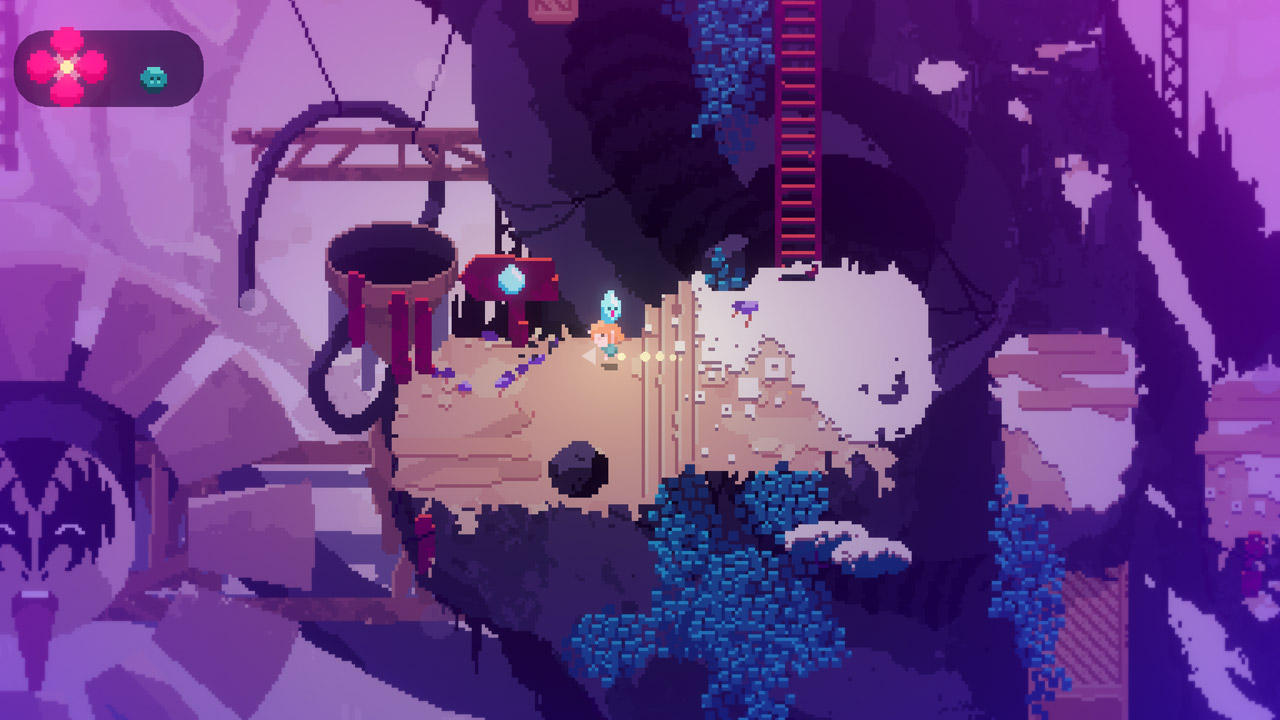Click the blue droplet spirit above the character
Image resolution: width=1280 pixels, height=720 pixels.
click(x=609, y=306)
